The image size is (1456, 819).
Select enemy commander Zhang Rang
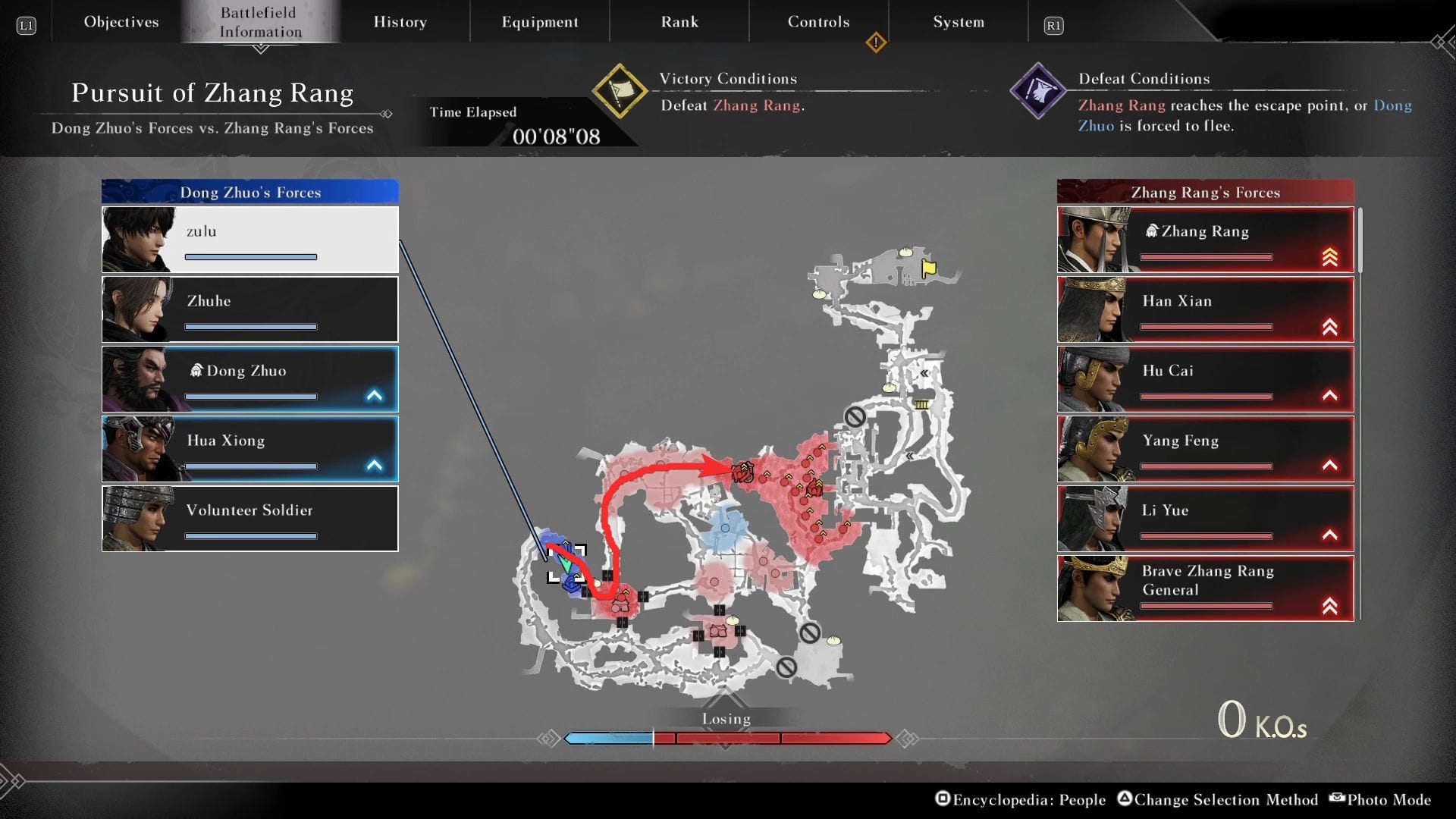tap(1205, 240)
